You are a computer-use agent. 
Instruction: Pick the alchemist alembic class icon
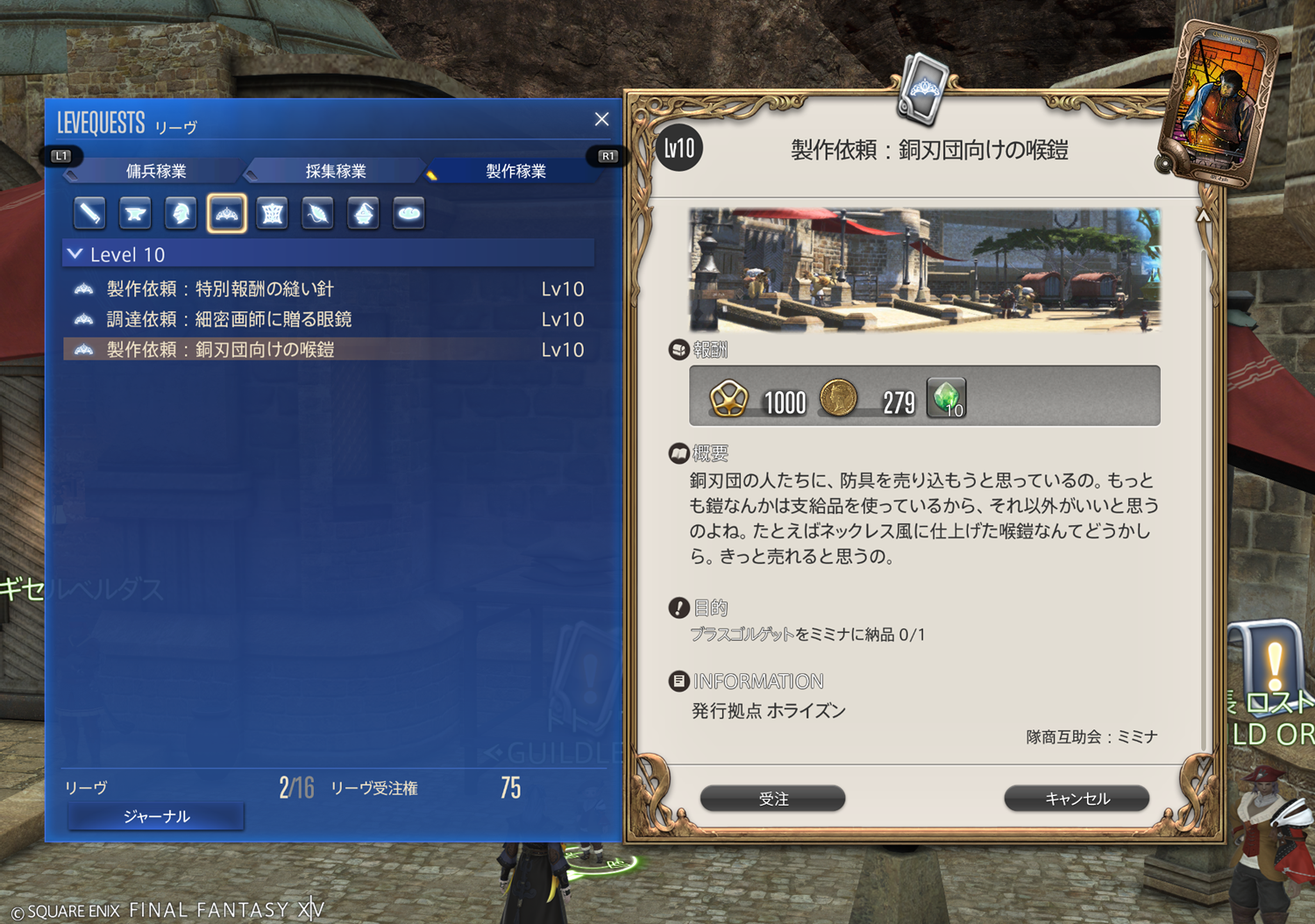pyautogui.click(x=363, y=213)
